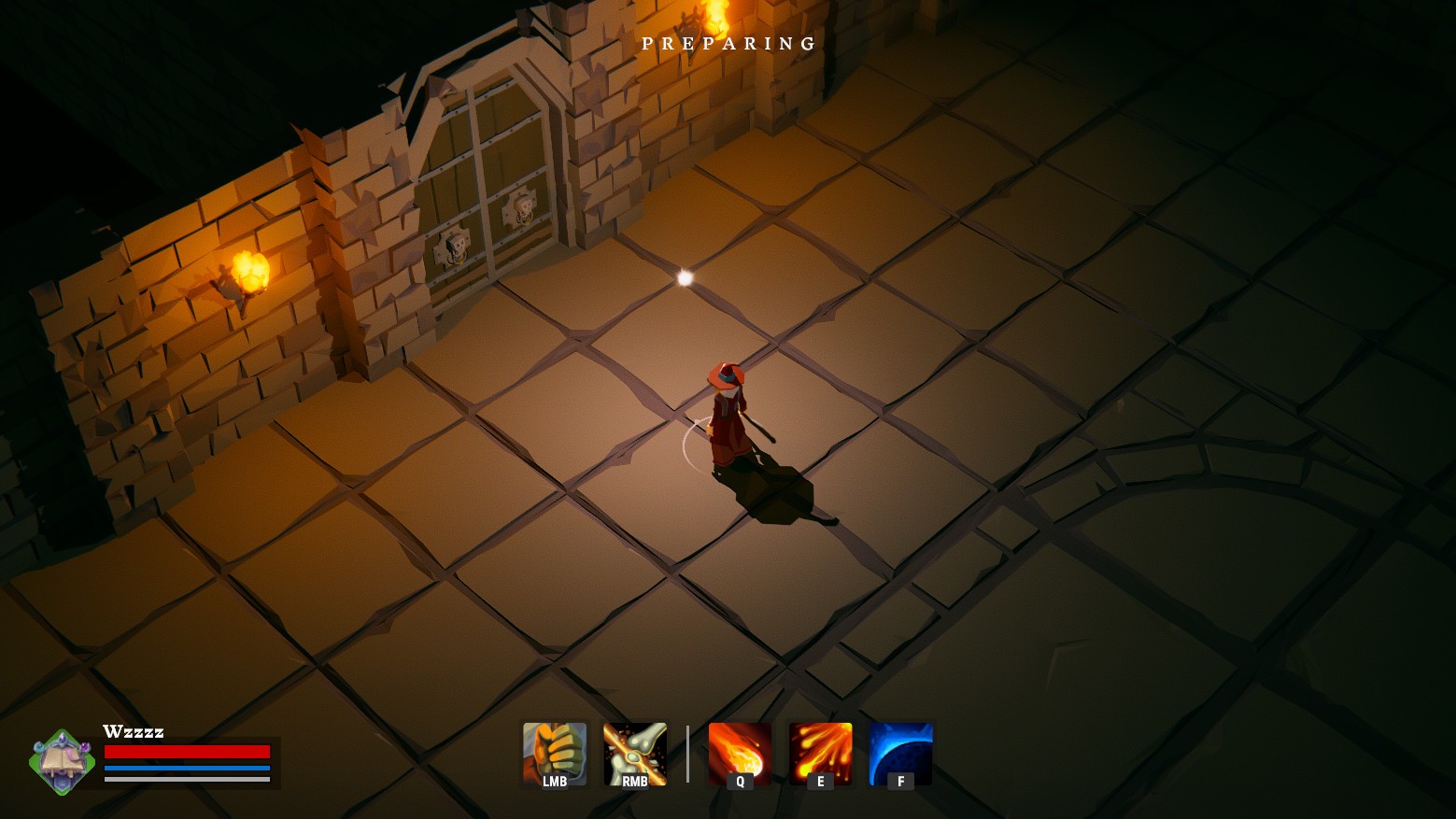Click the RMB keybind label on the staff slot

[635, 783]
